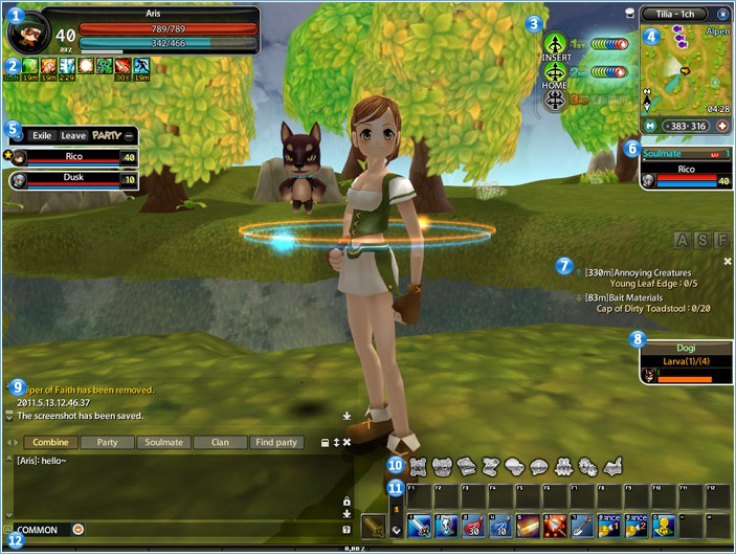Viewport: 736px width, 554px height.
Task: Show the Clan chat tab
Action: tap(219, 442)
